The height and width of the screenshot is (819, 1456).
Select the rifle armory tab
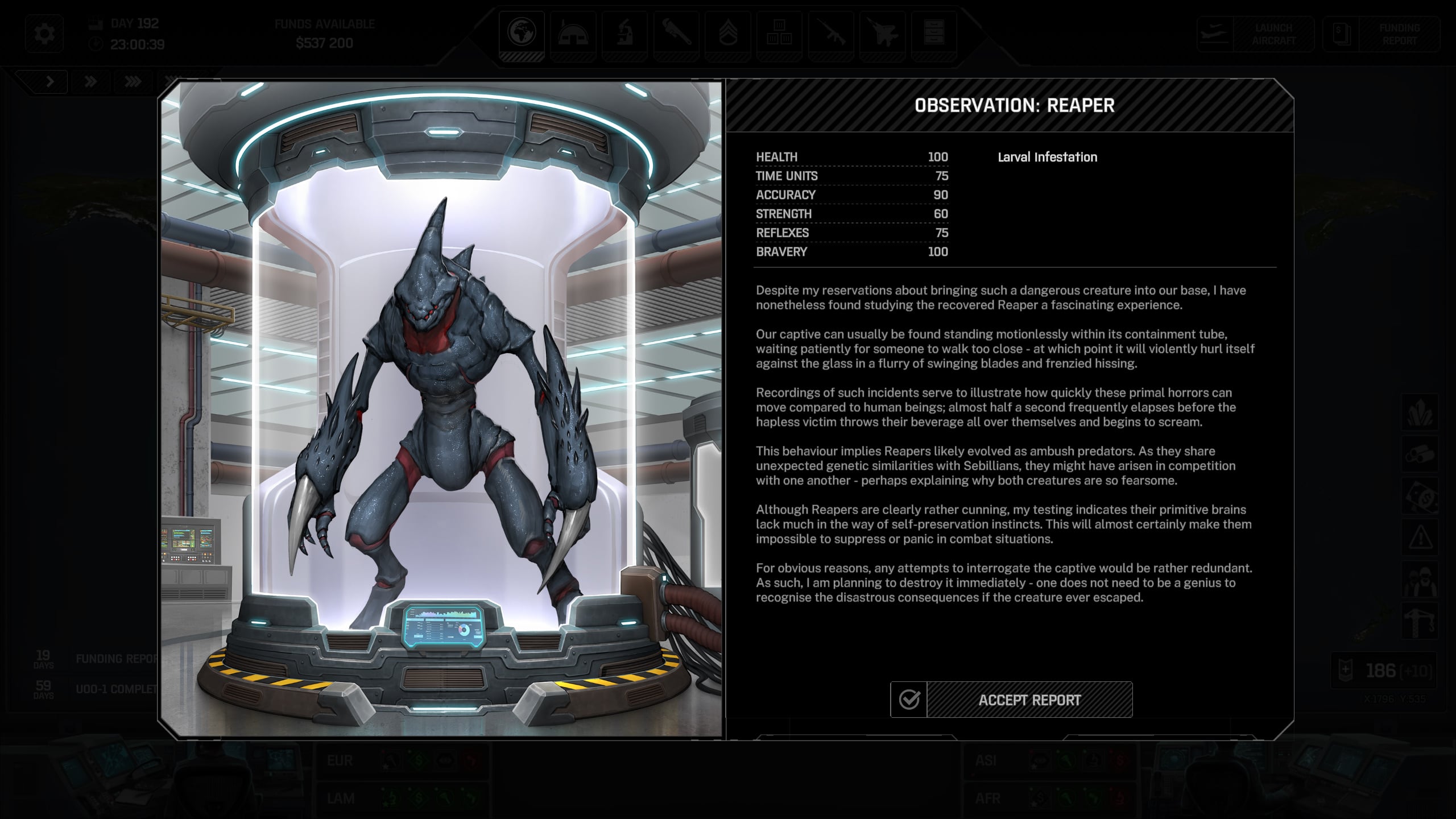(x=830, y=33)
